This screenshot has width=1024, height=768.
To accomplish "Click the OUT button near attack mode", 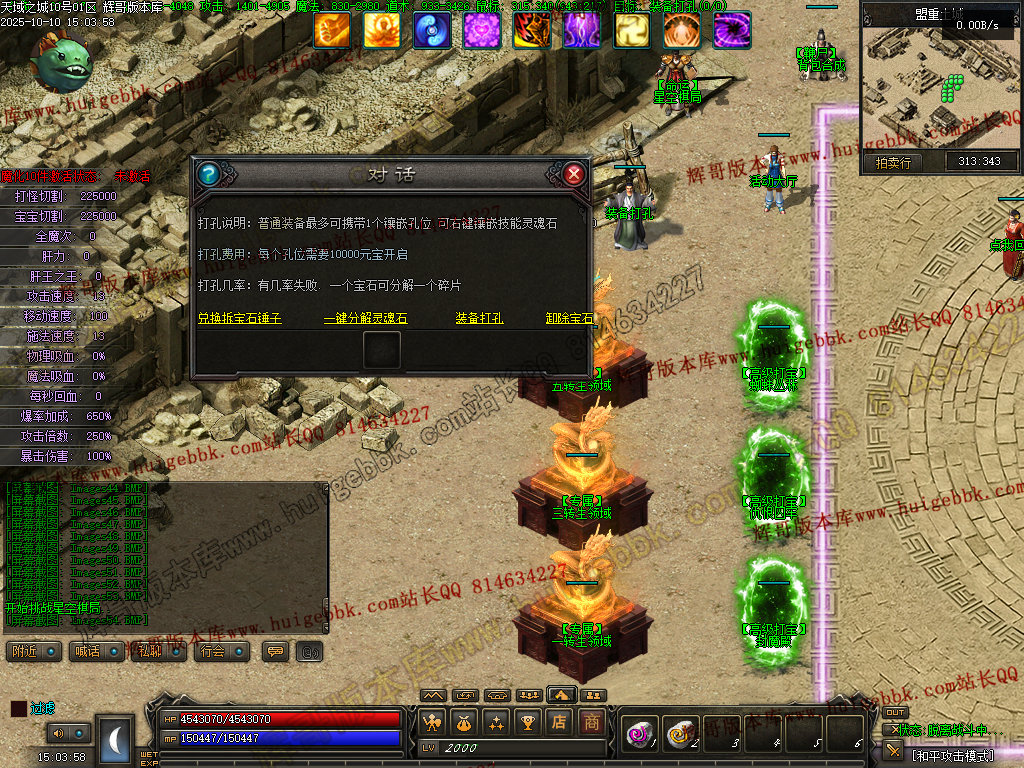I will 895,712.
